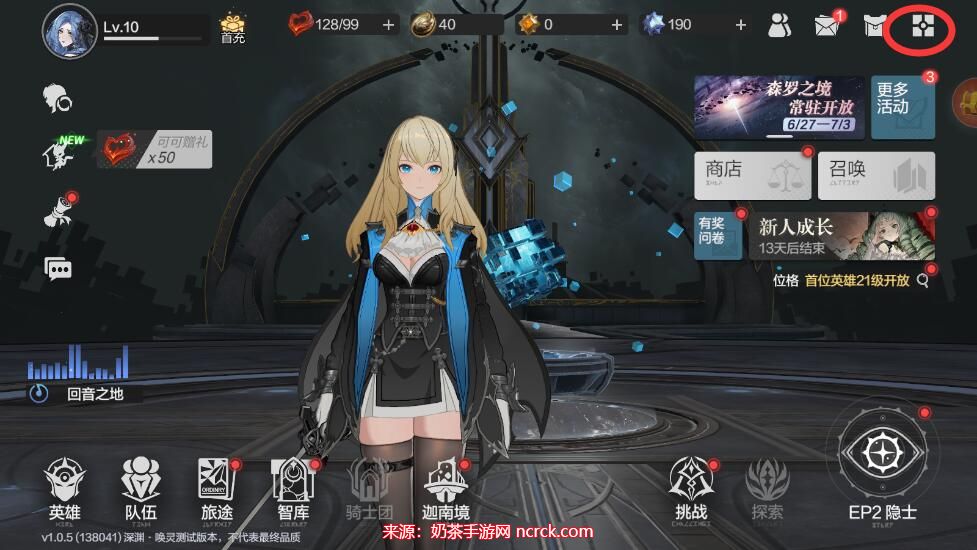Show 更多活动 more events

(903, 107)
